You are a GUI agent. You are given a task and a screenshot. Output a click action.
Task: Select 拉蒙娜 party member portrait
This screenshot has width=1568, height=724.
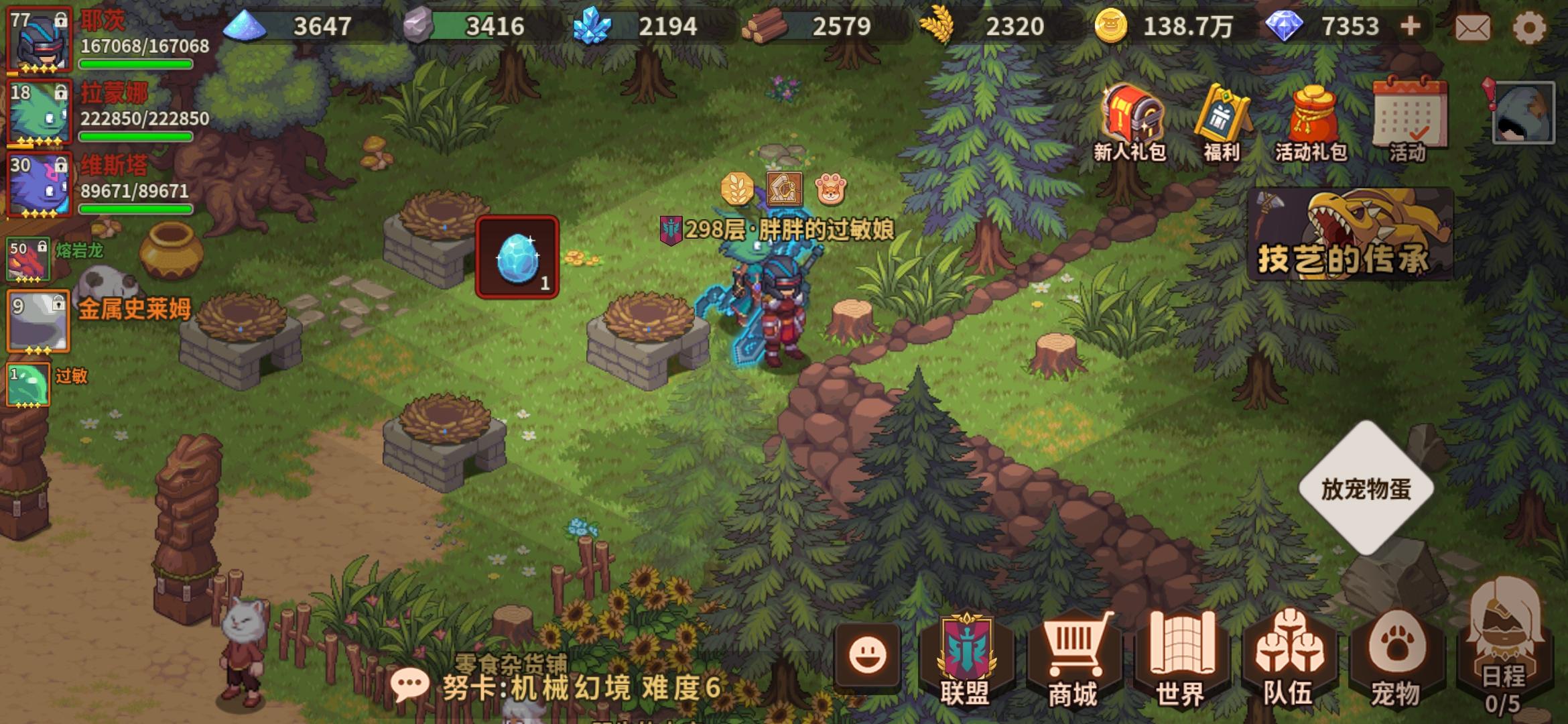39,113
